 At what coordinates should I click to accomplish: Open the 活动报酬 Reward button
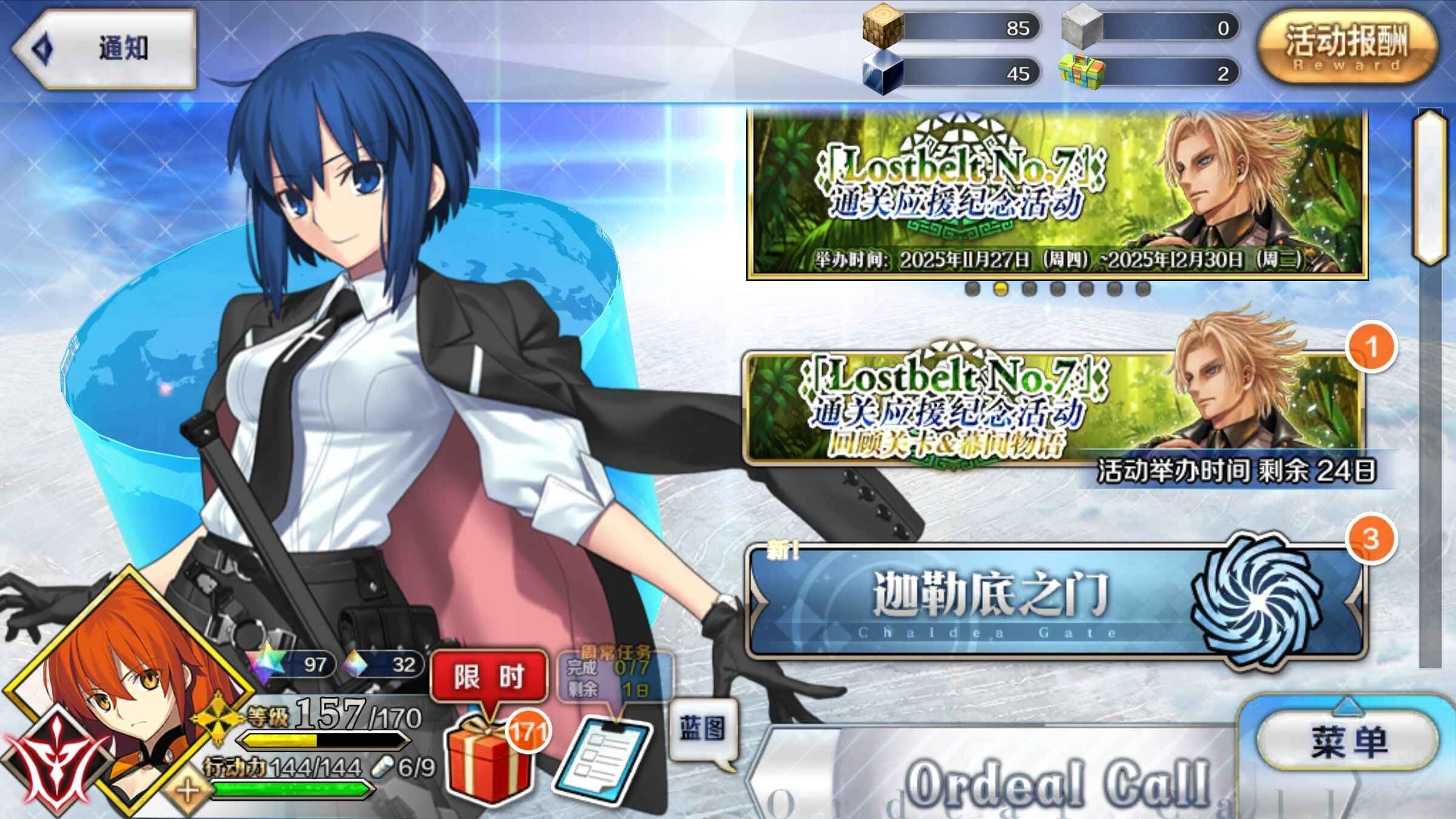click(1347, 49)
